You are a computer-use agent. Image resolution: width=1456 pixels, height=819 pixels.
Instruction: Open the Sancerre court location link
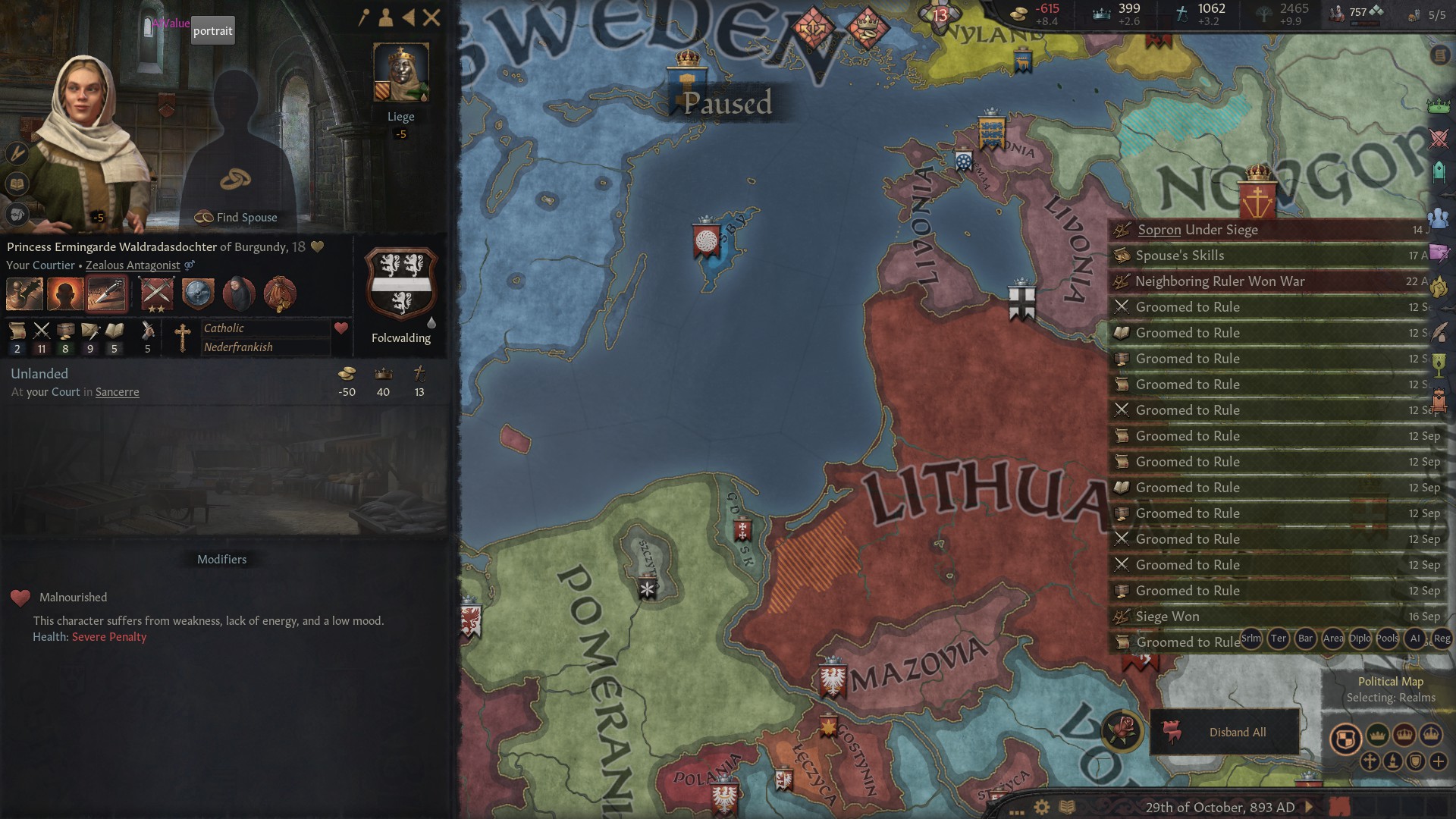118,392
